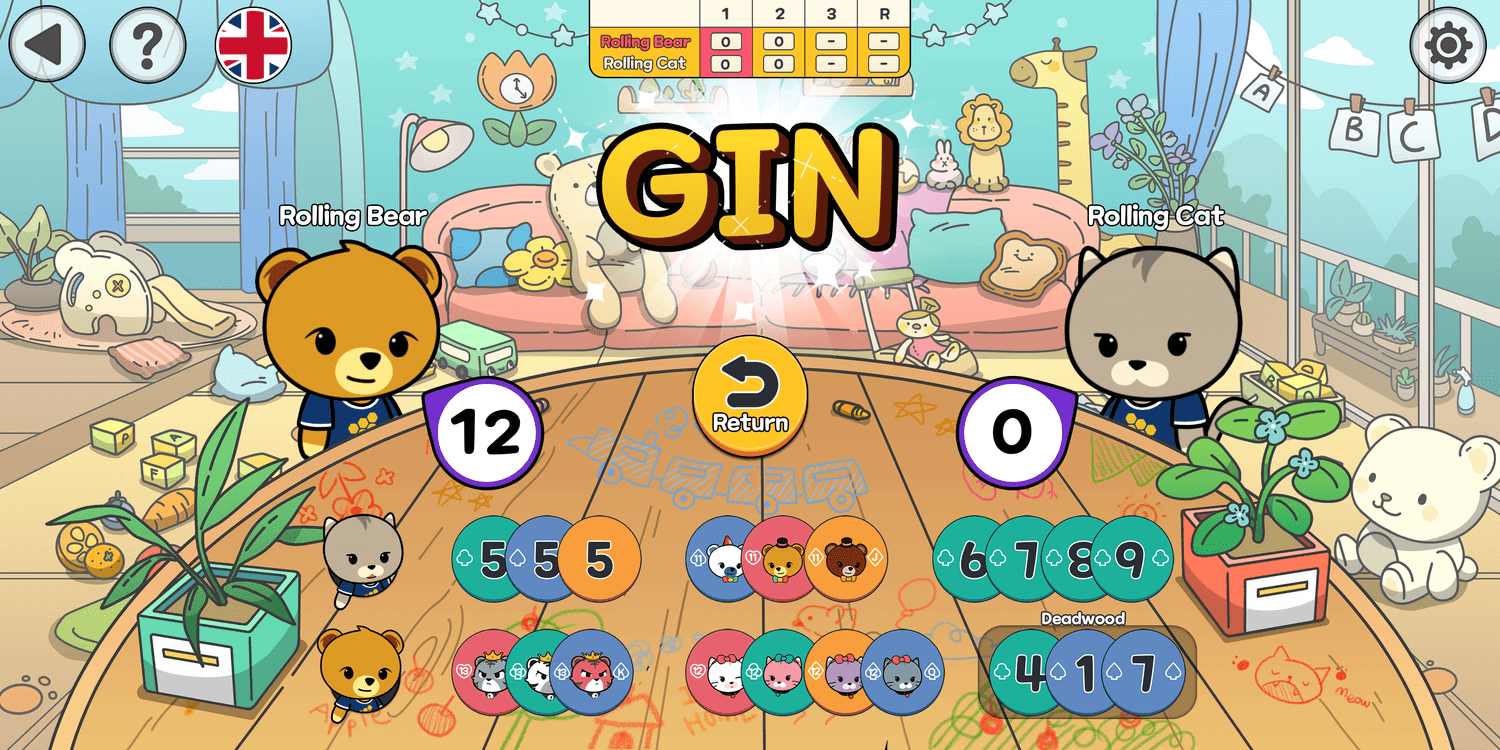Change language via the British flag icon
The width and height of the screenshot is (1500, 750).
[255, 44]
